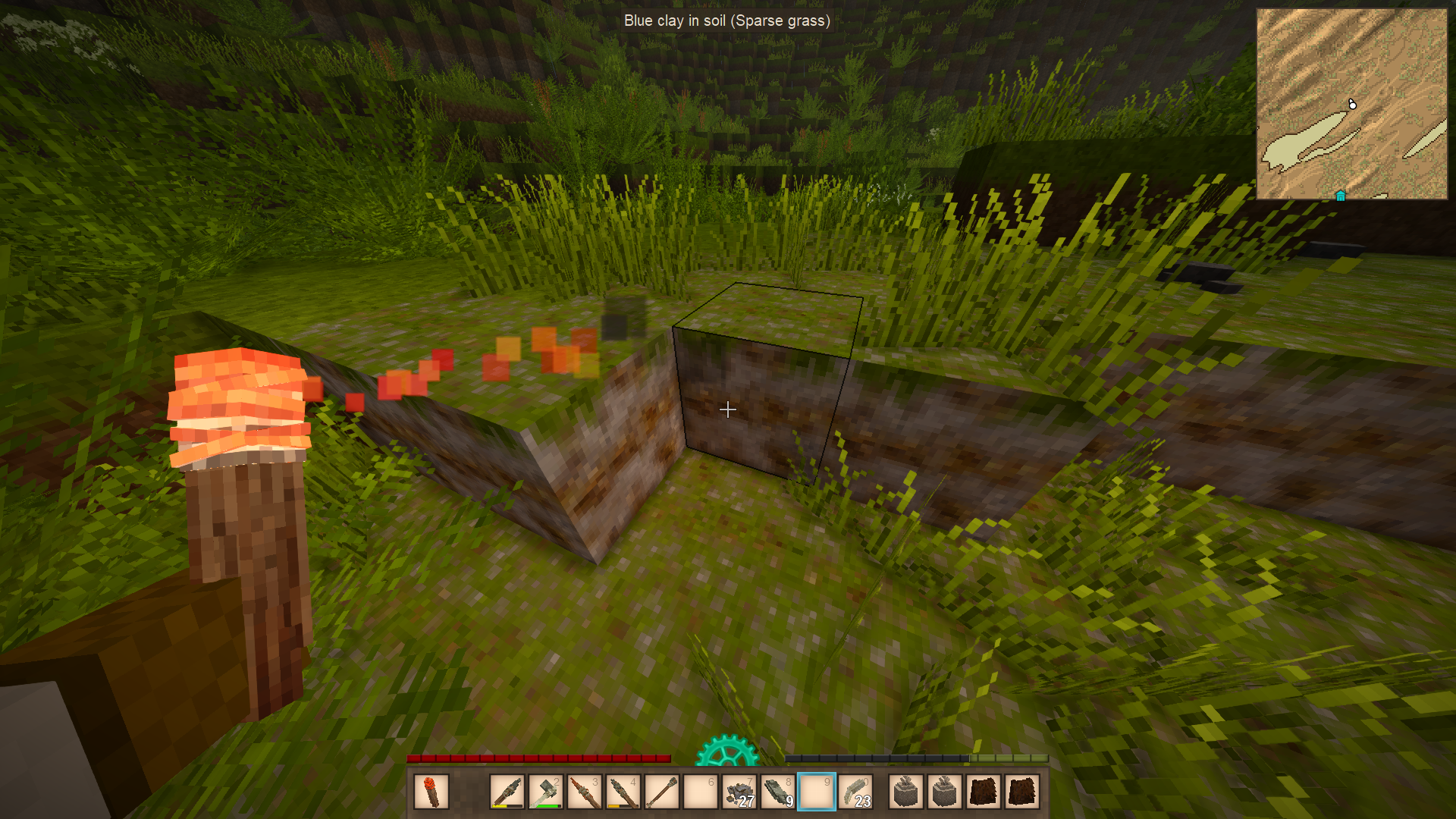Choose the stone axe in slot 2
Image resolution: width=1456 pixels, height=819 pixels.
[x=546, y=792]
